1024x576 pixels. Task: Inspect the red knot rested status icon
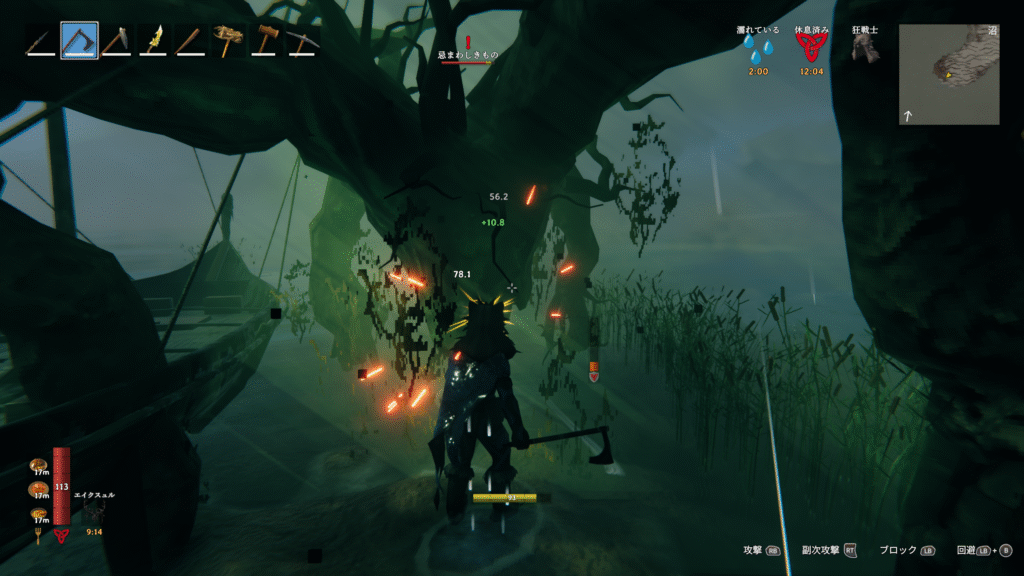pyautogui.click(x=812, y=47)
